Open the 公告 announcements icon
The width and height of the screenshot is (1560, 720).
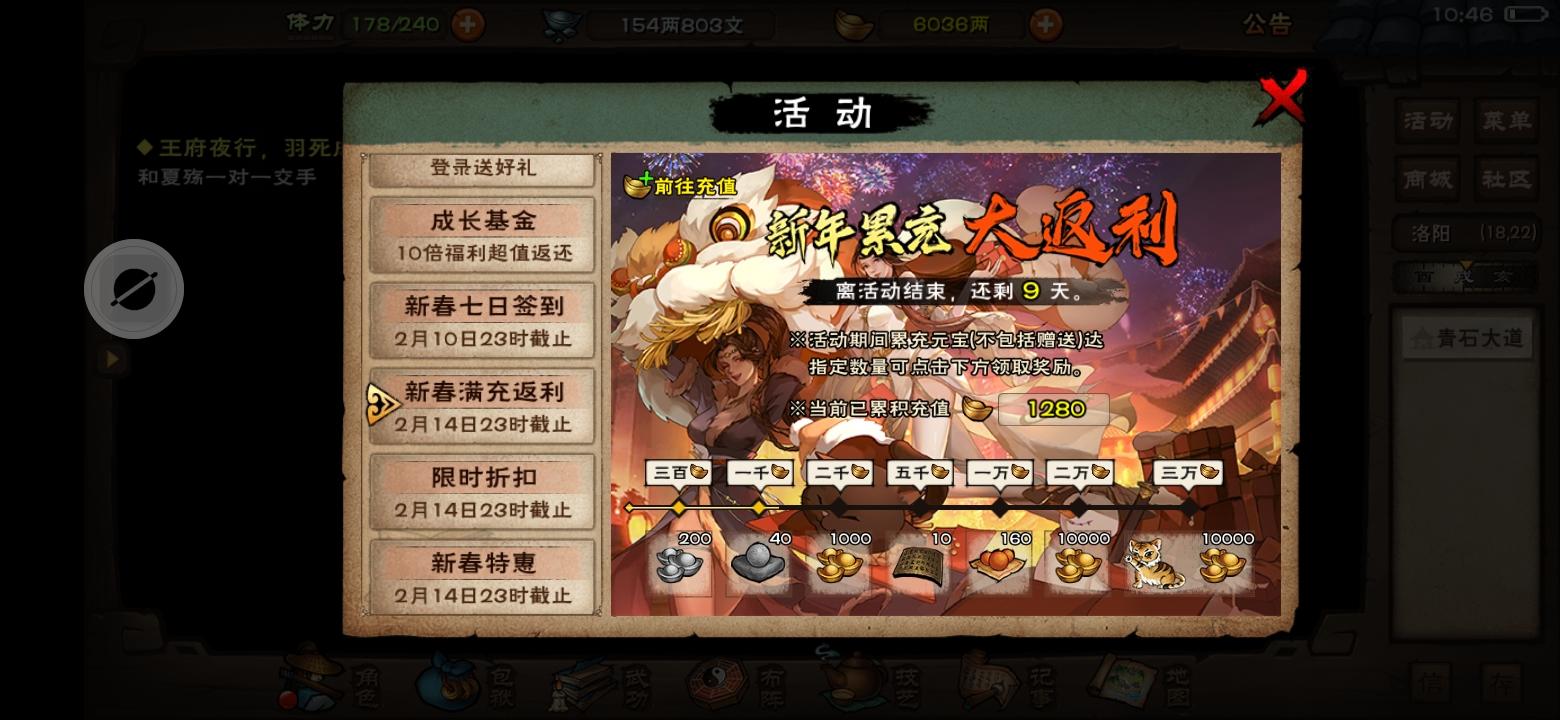(1268, 25)
